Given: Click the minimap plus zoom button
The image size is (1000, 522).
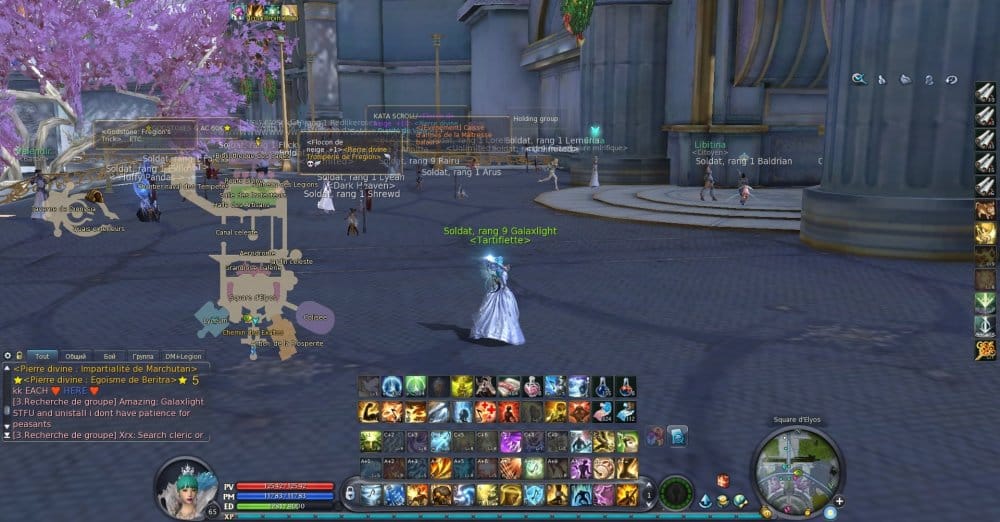Looking at the screenshot, I should pyautogui.click(x=839, y=501).
